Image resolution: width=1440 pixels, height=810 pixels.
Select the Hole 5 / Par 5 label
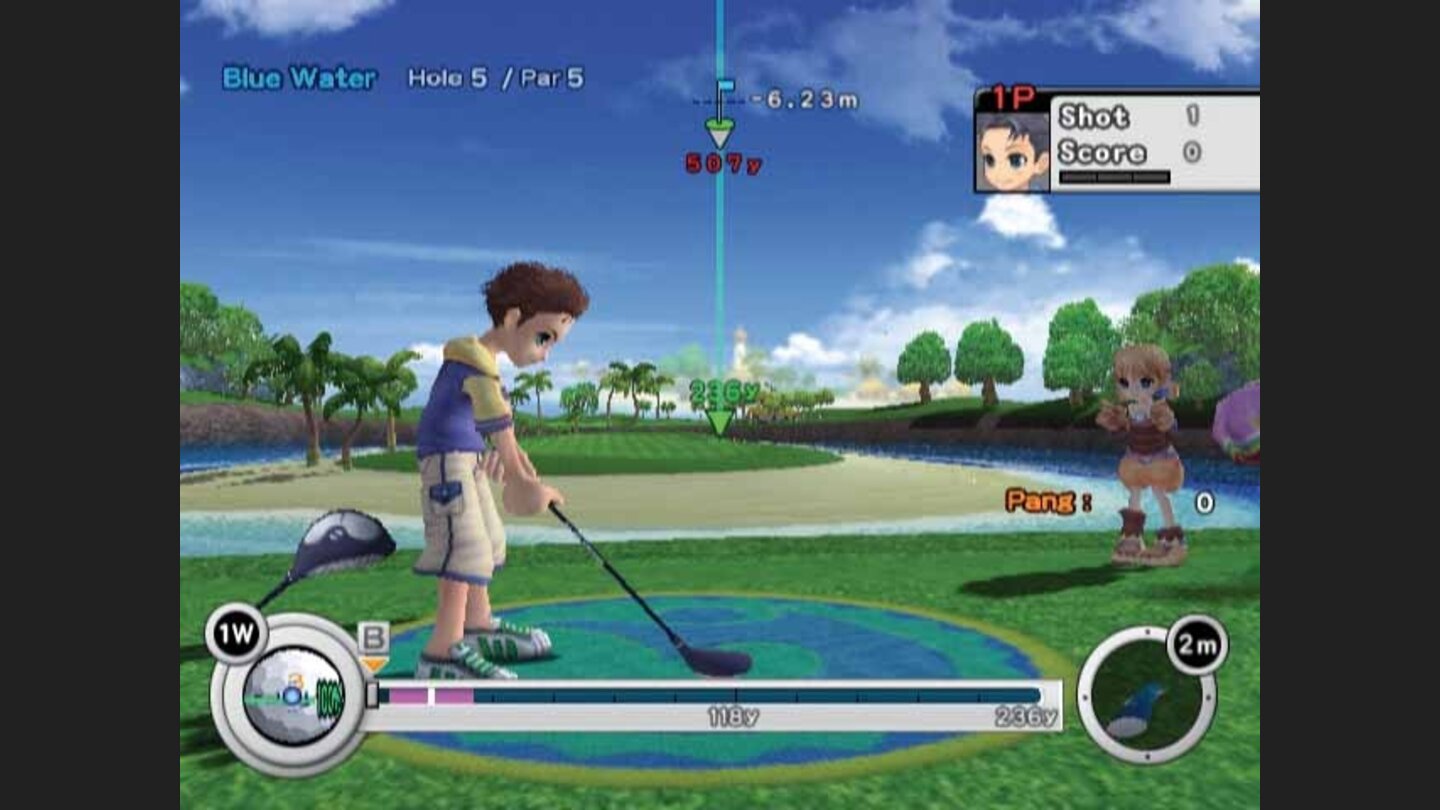(x=497, y=75)
